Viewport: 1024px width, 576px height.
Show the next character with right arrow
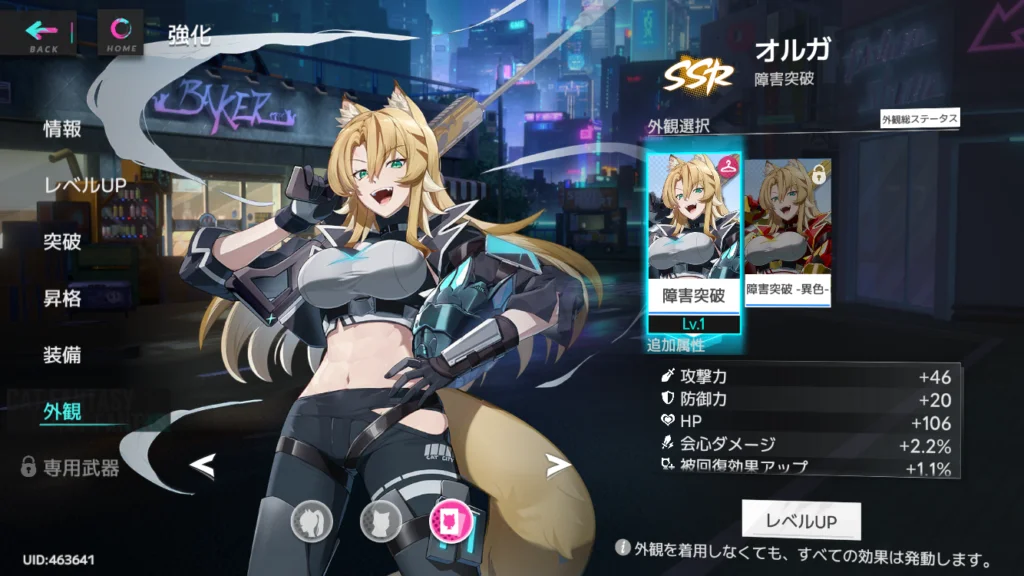(x=557, y=465)
